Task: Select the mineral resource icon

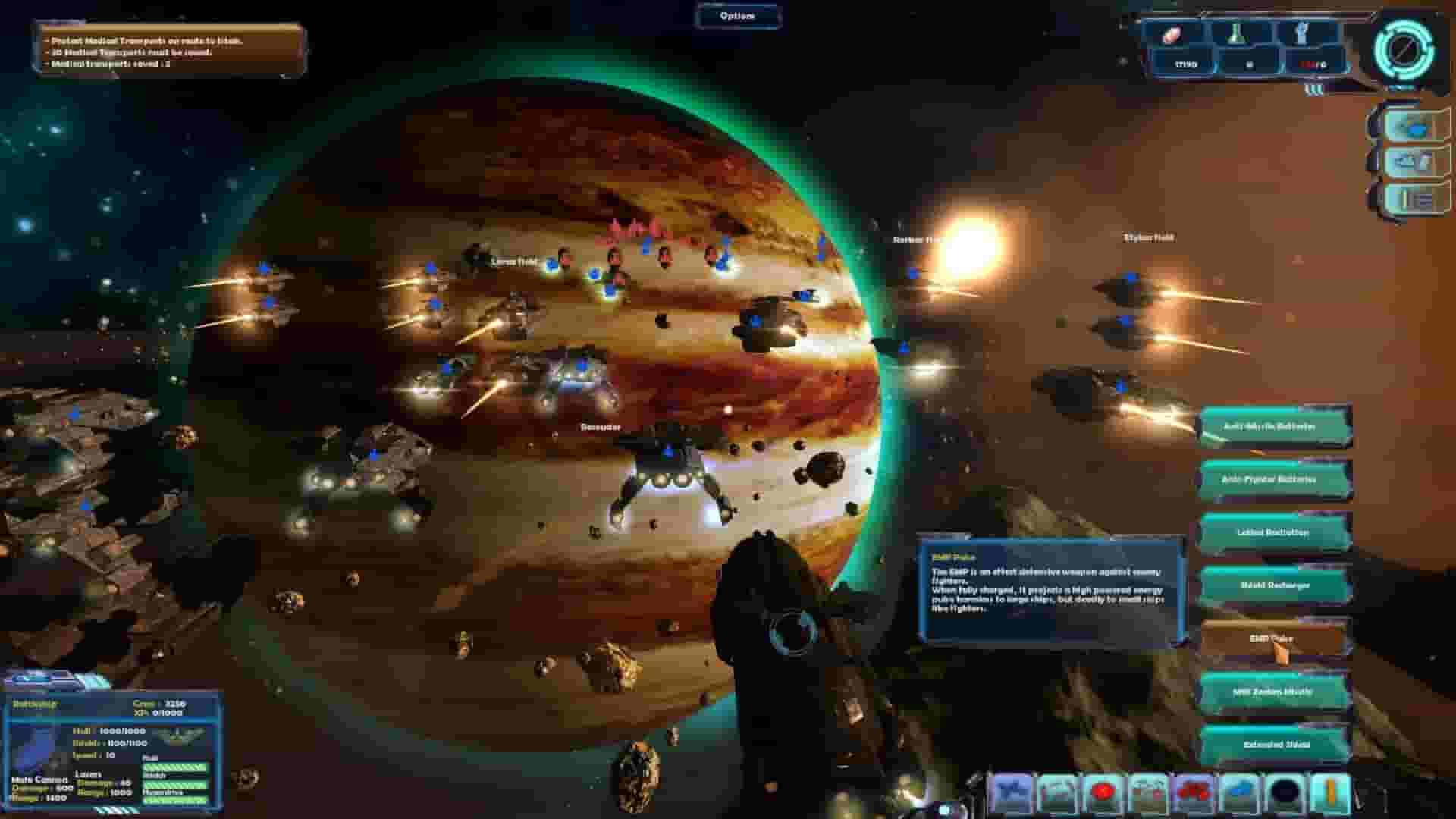Action: [1172, 34]
